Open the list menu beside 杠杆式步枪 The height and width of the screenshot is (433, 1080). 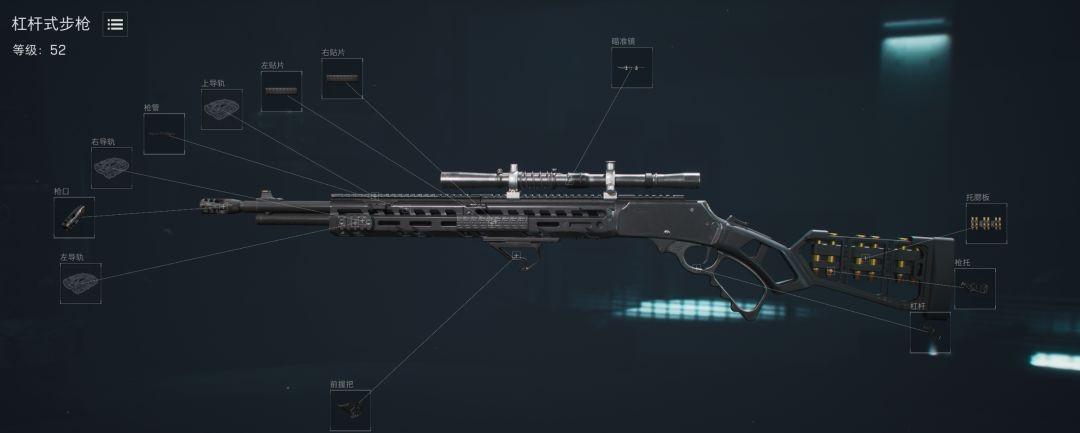pyautogui.click(x=115, y=25)
